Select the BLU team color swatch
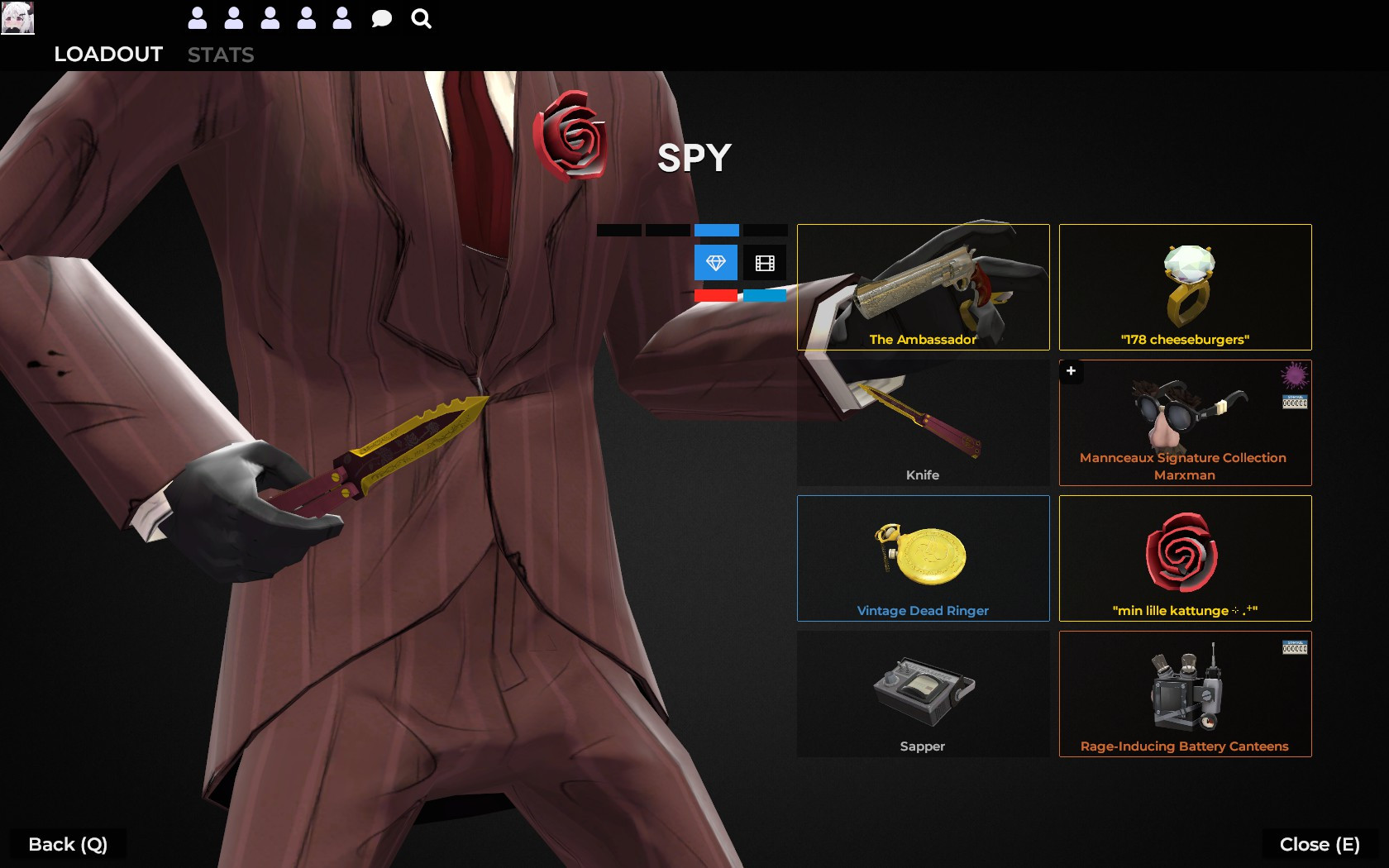The image size is (1389, 868). coord(765,295)
